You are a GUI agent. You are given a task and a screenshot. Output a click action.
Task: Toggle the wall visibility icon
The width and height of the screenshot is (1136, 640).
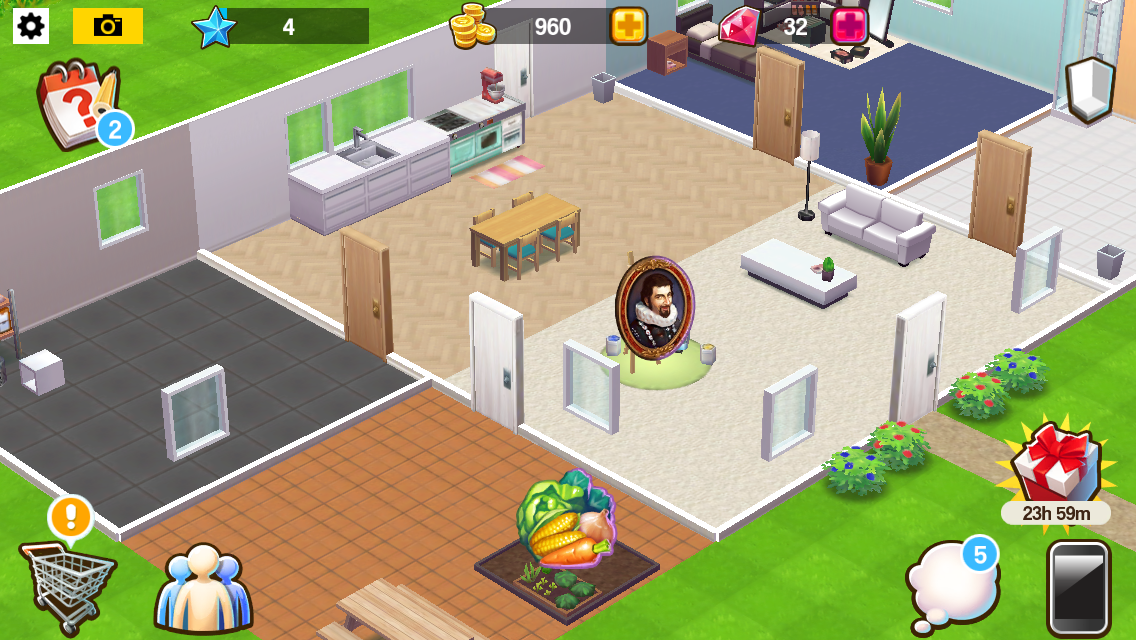1089,89
